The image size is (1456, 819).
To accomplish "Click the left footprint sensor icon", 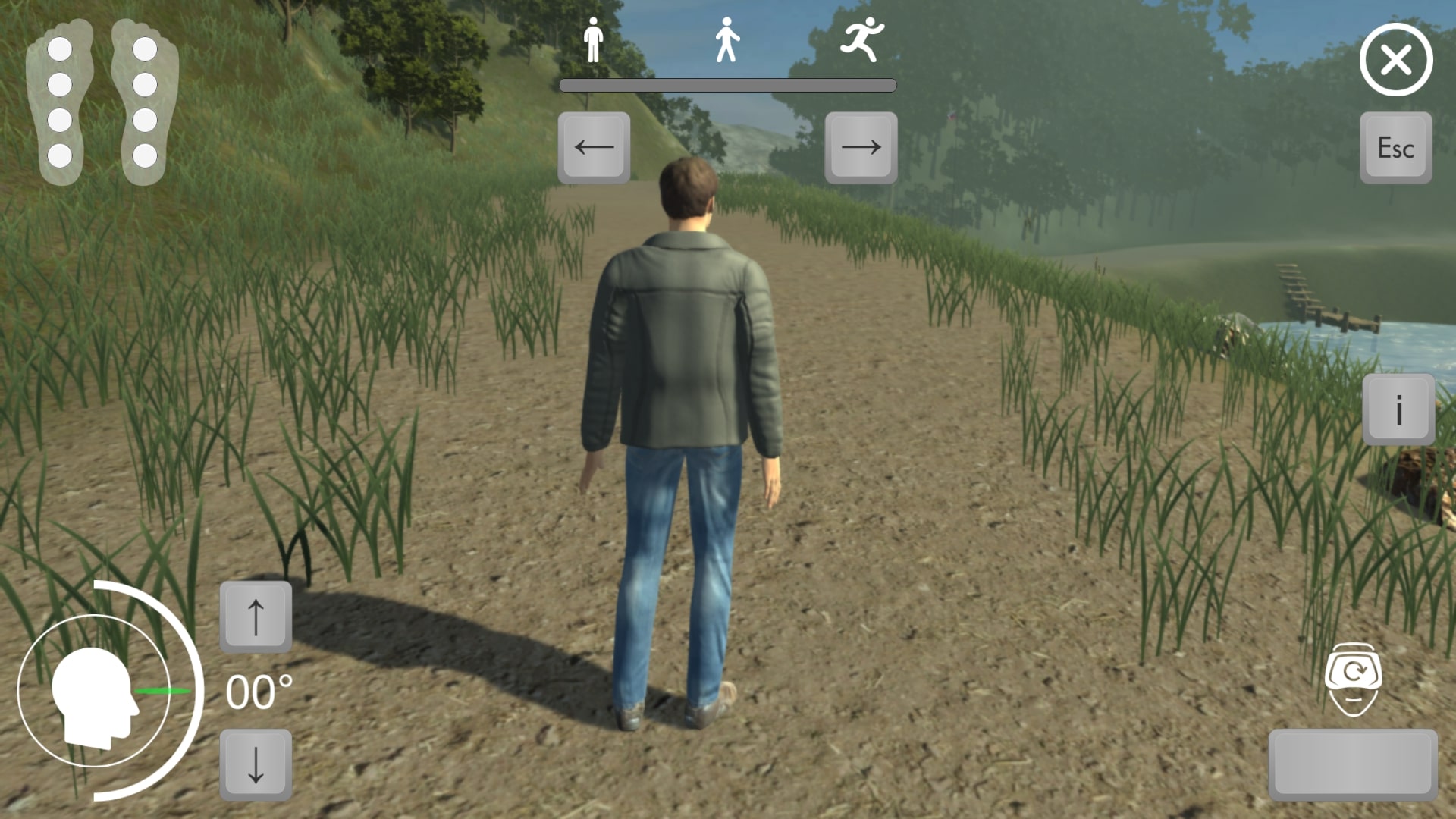I will click(59, 102).
